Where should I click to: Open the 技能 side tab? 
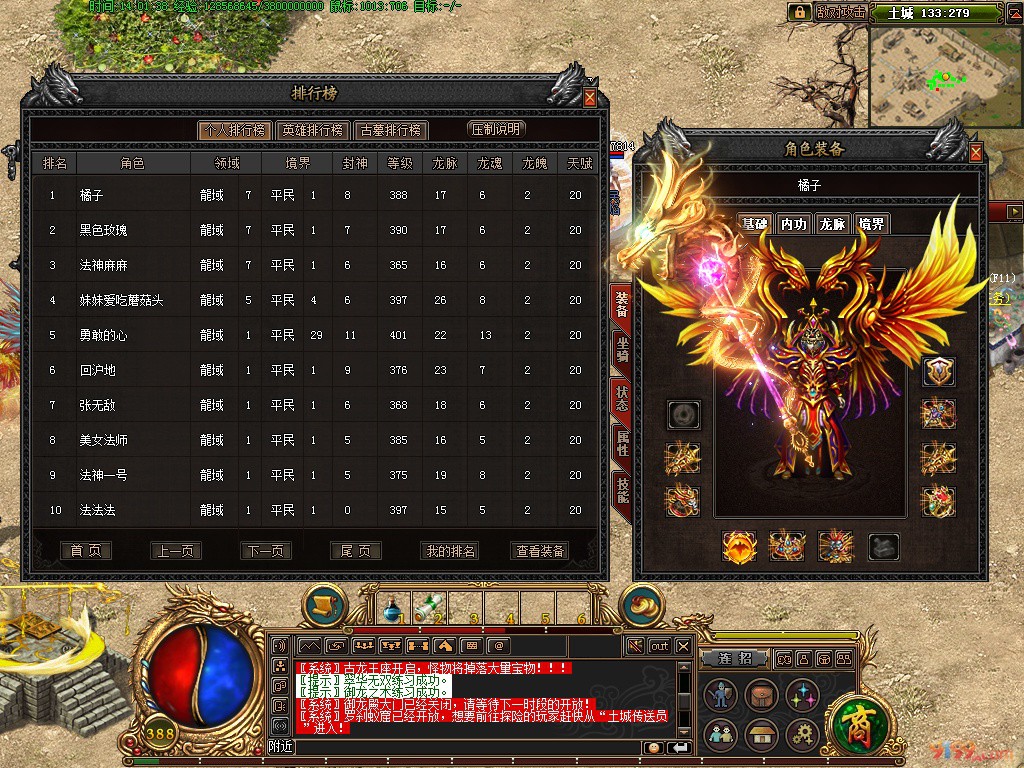(x=622, y=489)
